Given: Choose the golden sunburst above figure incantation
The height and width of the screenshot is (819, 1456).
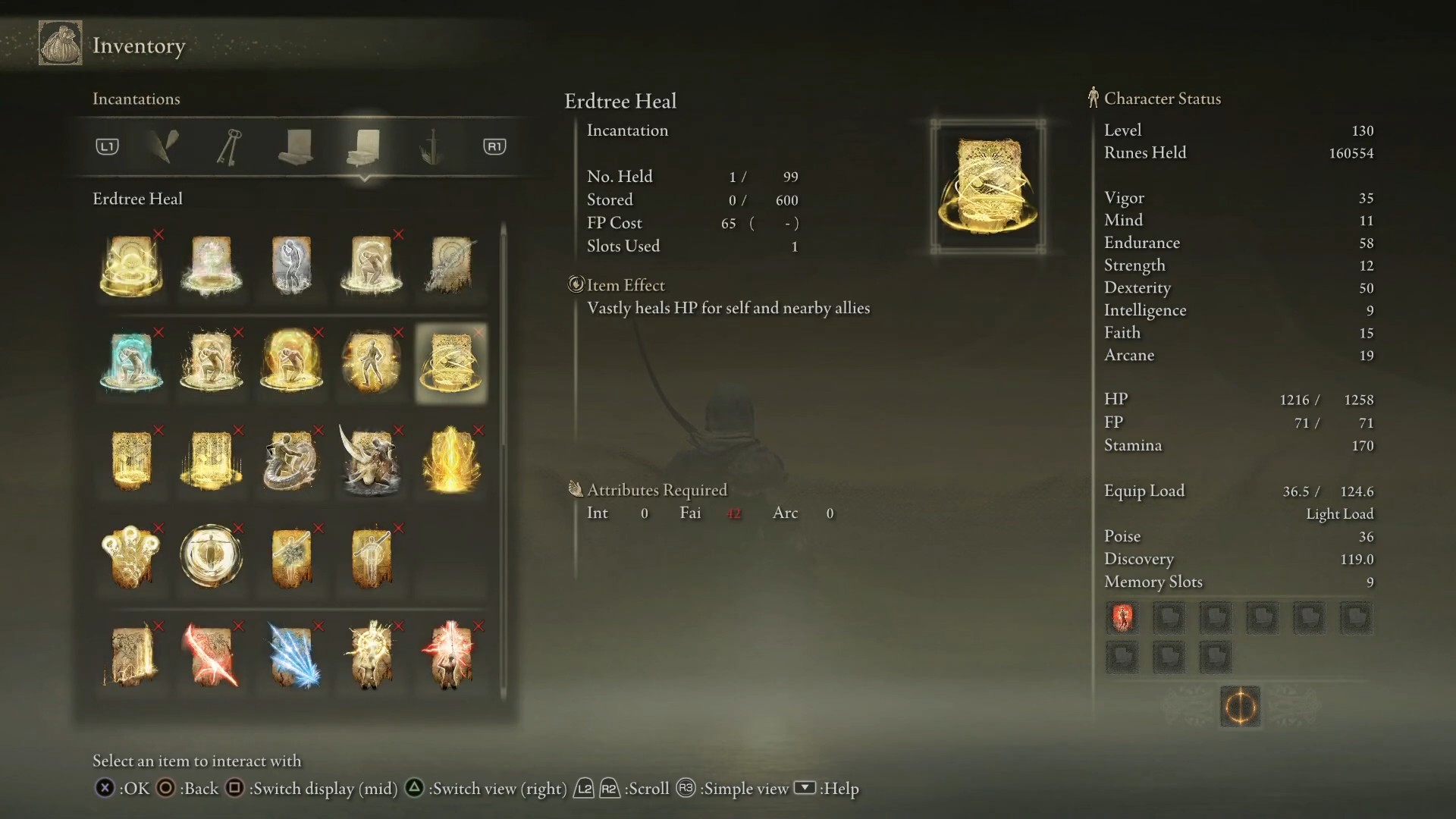Looking at the screenshot, I should tap(371, 655).
